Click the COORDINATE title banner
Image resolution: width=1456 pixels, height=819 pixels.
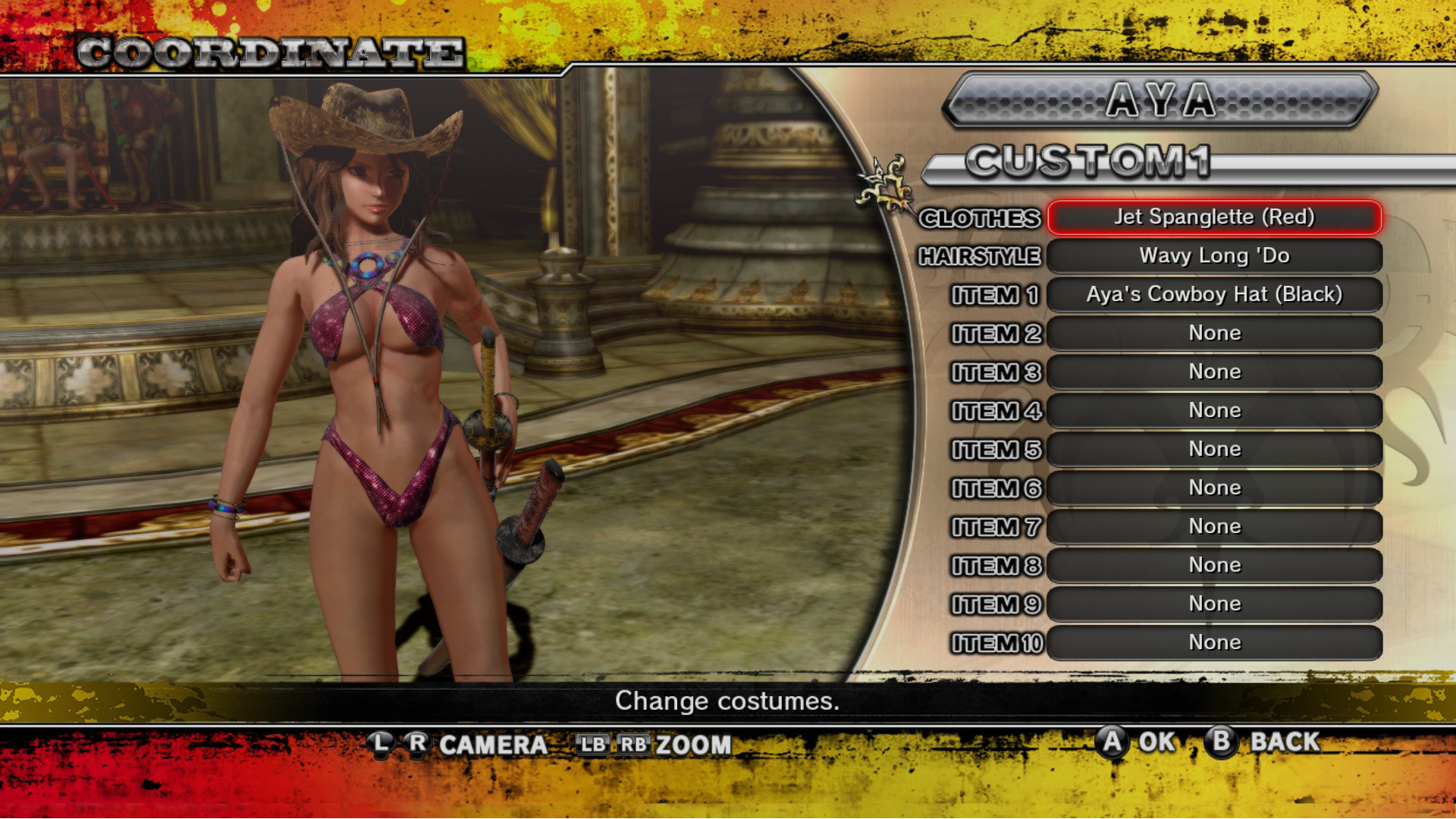pyautogui.click(x=273, y=49)
